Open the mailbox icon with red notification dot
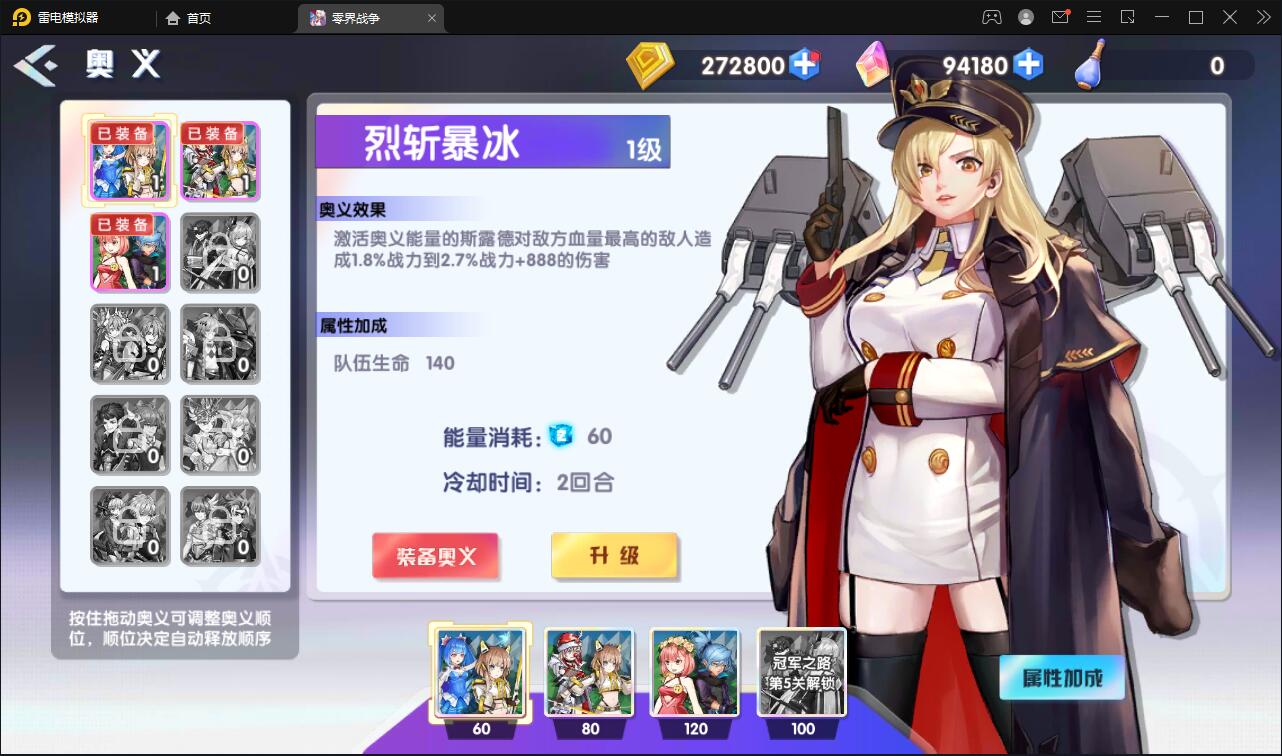The height and width of the screenshot is (756, 1282). (x=1062, y=17)
